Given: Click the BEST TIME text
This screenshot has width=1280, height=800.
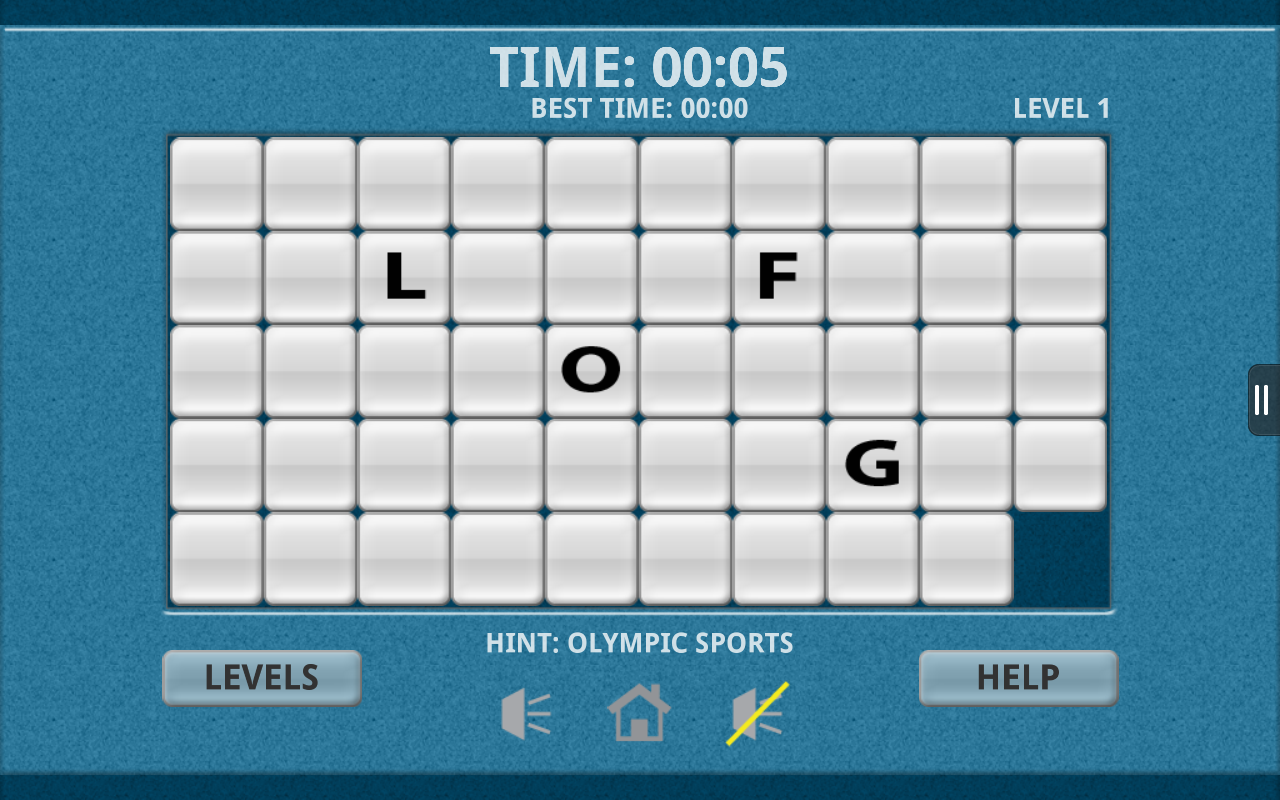Looking at the screenshot, I should pos(637,108).
